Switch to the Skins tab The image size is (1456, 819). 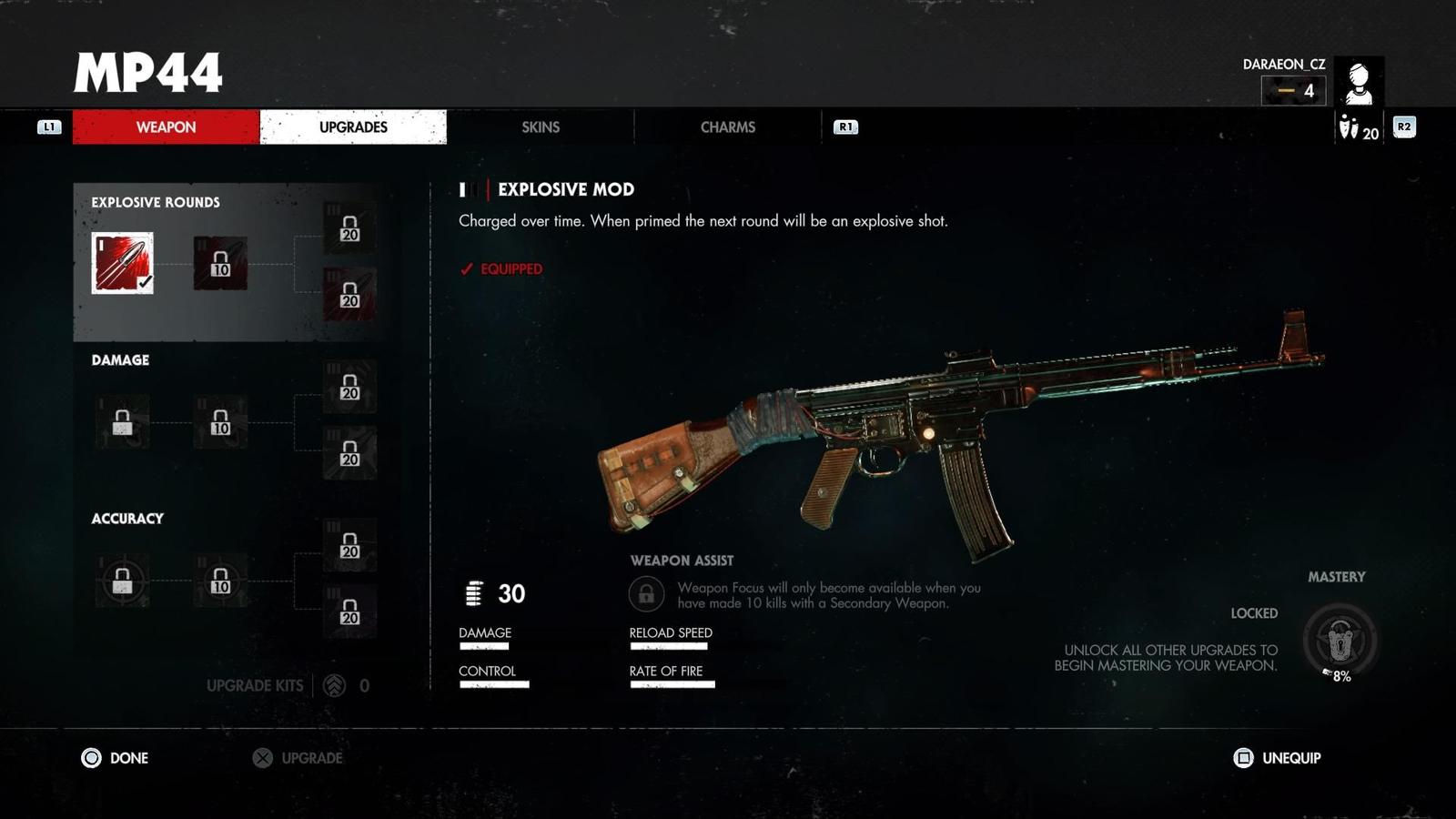541,127
